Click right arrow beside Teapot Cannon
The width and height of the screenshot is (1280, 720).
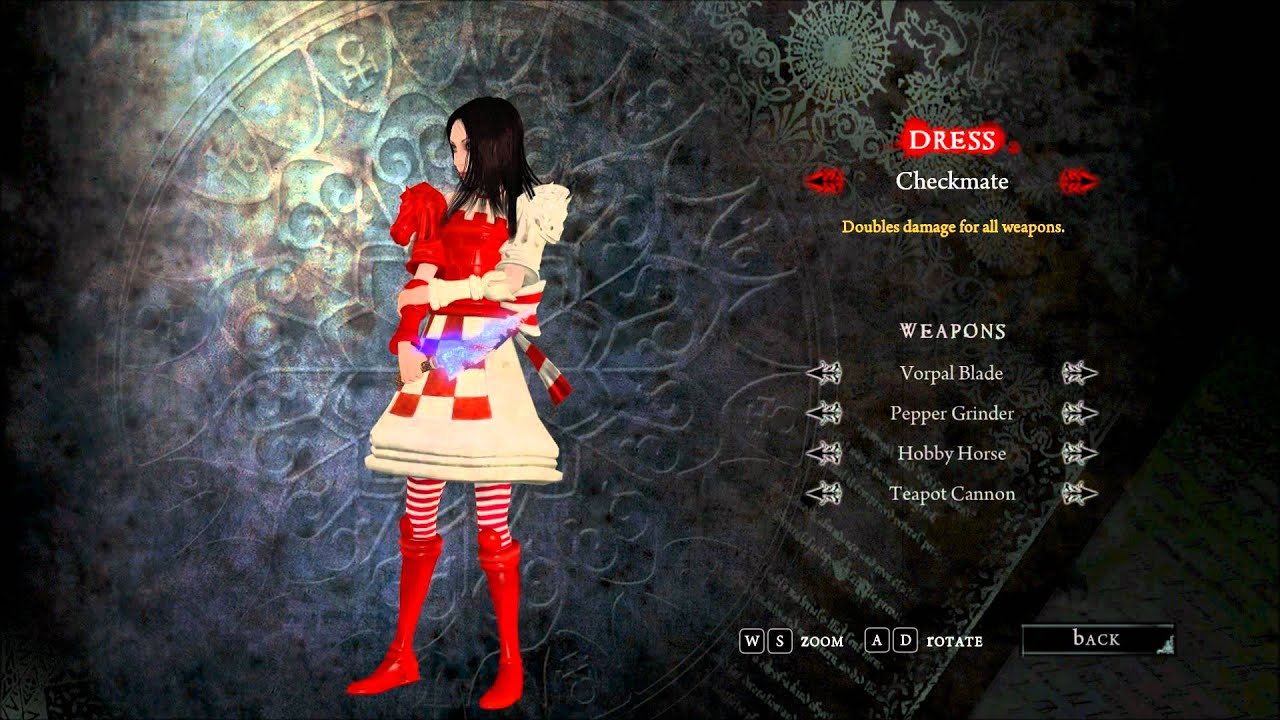click(x=1080, y=493)
